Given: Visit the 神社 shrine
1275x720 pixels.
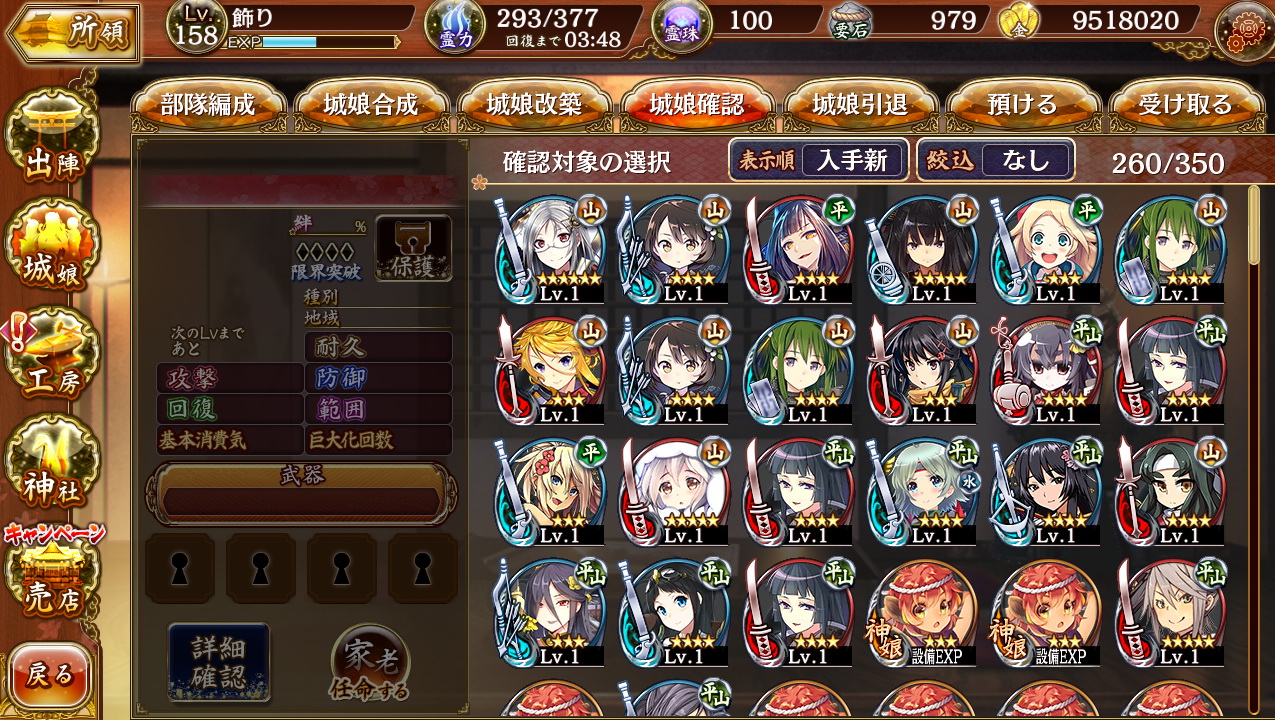Looking at the screenshot, I should [52, 463].
